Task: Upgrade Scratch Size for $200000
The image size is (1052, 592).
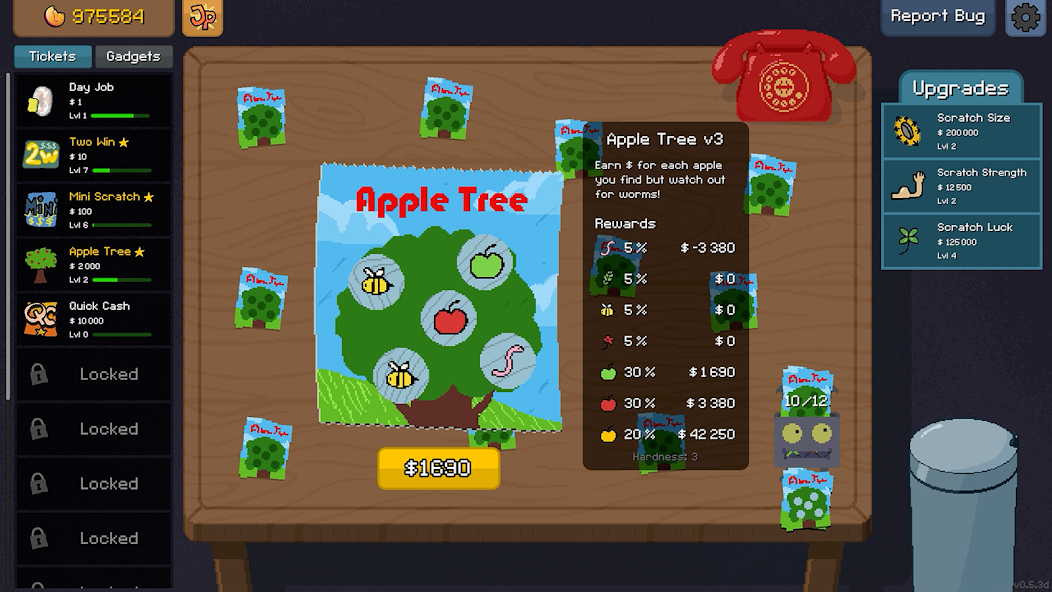Action: [x=960, y=131]
